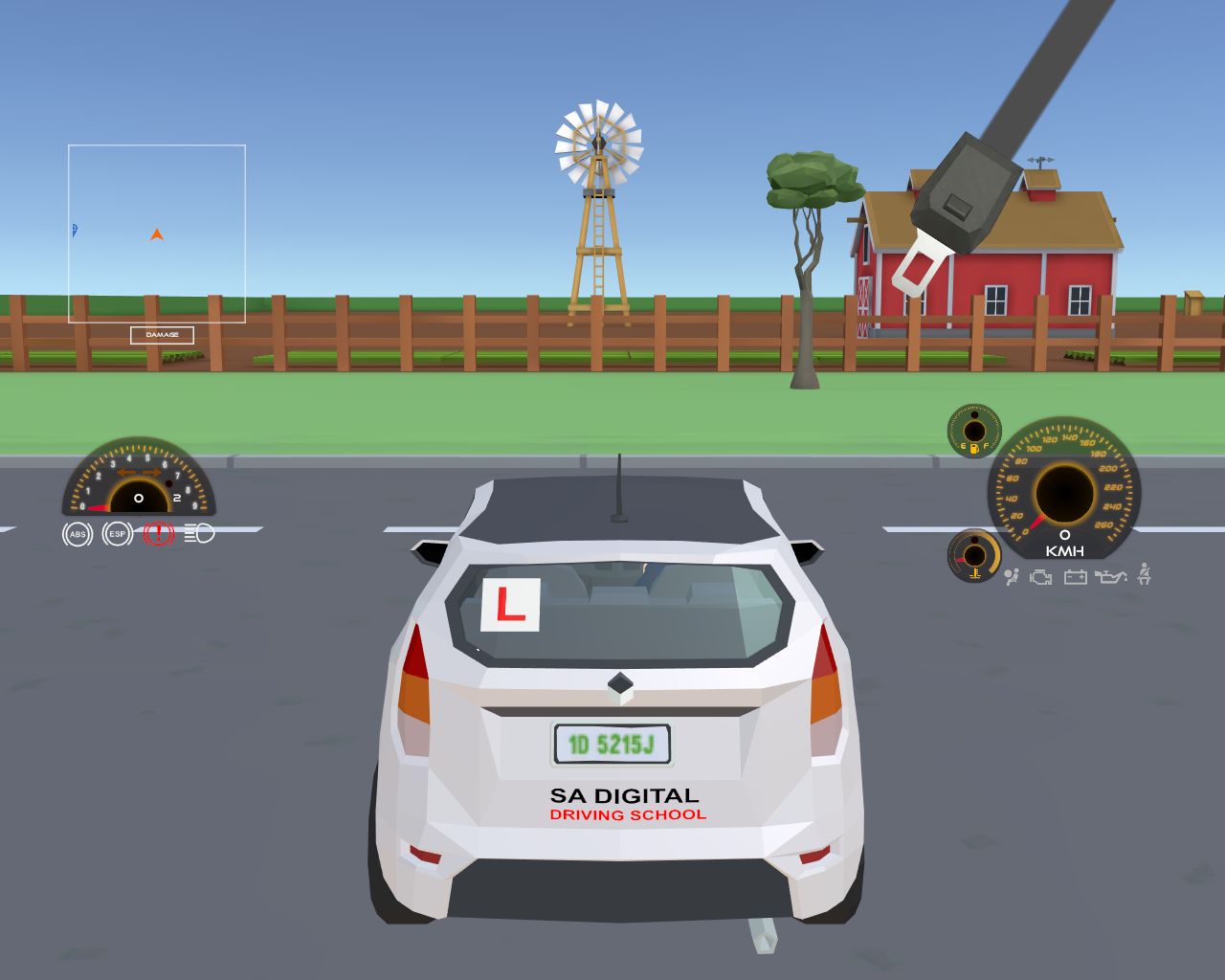Click the airbag warning icon
Image resolution: width=1225 pixels, height=980 pixels.
tap(1012, 576)
